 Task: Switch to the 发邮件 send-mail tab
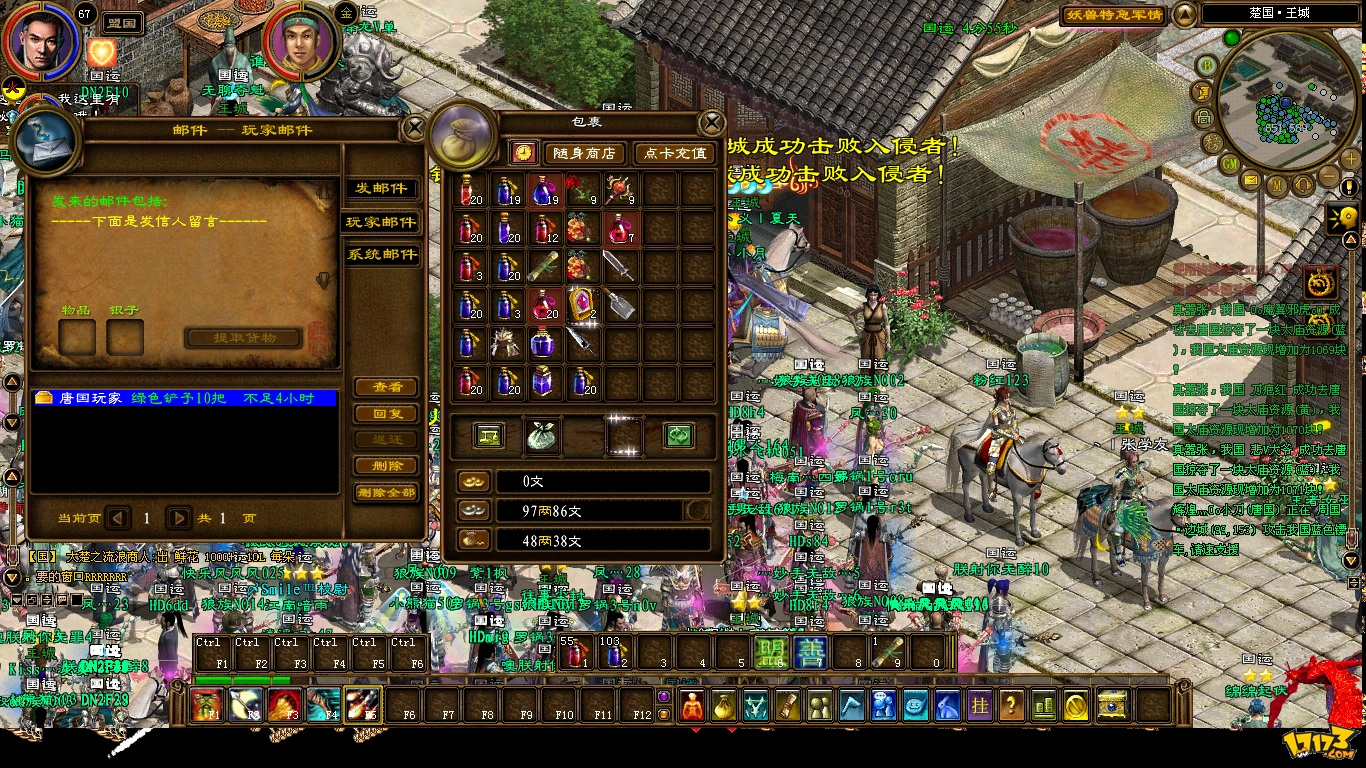[381, 189]
